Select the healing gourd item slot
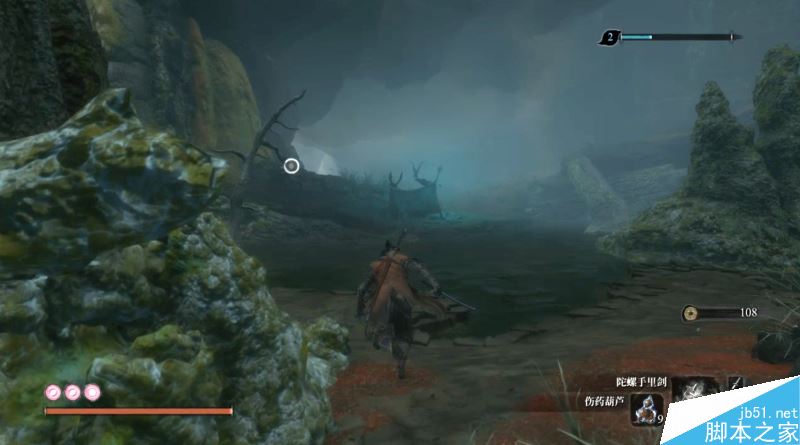Viewport: 800px width, 445px height. 648,410
